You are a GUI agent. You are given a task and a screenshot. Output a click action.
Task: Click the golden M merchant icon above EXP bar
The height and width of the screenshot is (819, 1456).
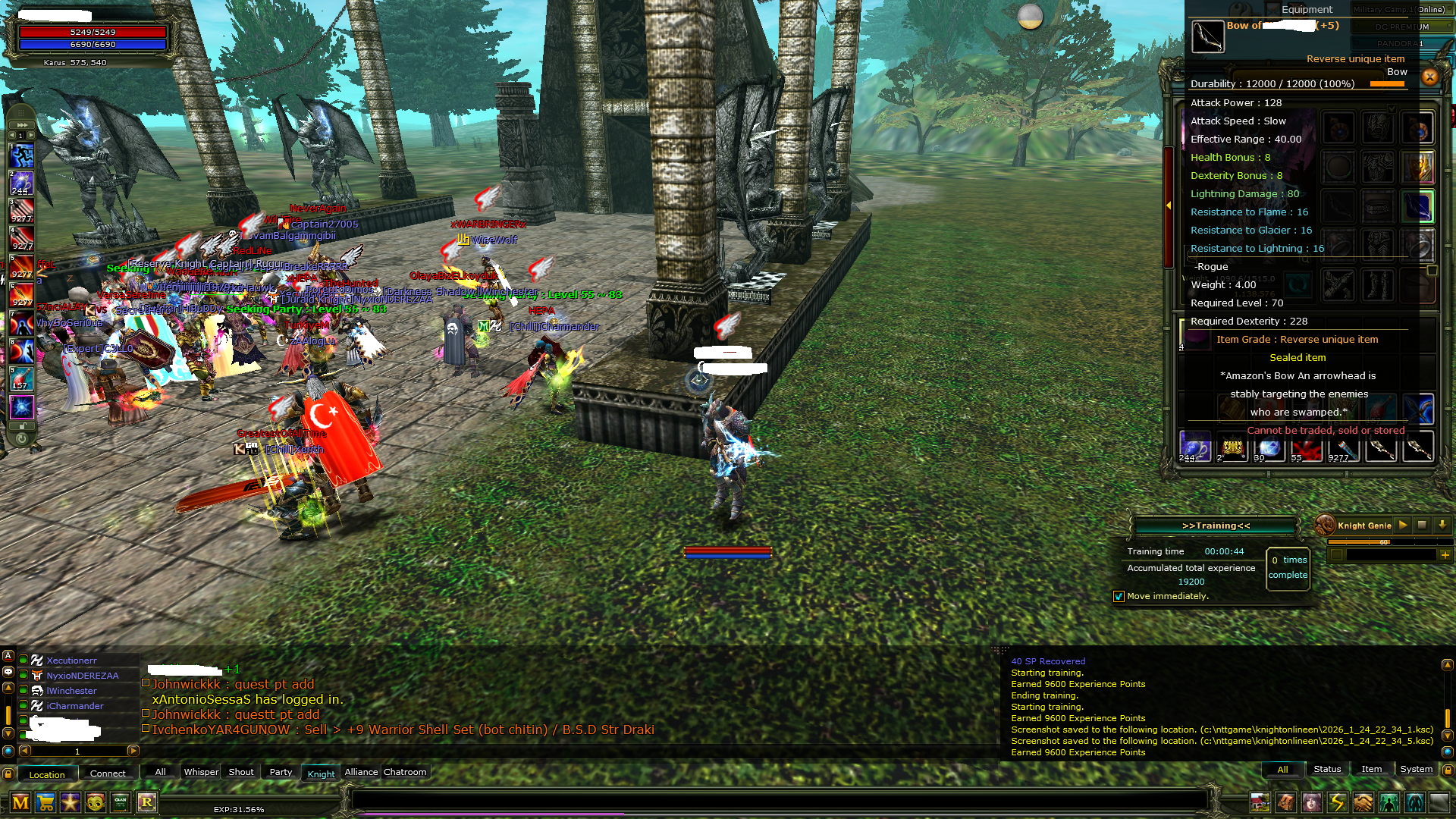coord(20,803)
